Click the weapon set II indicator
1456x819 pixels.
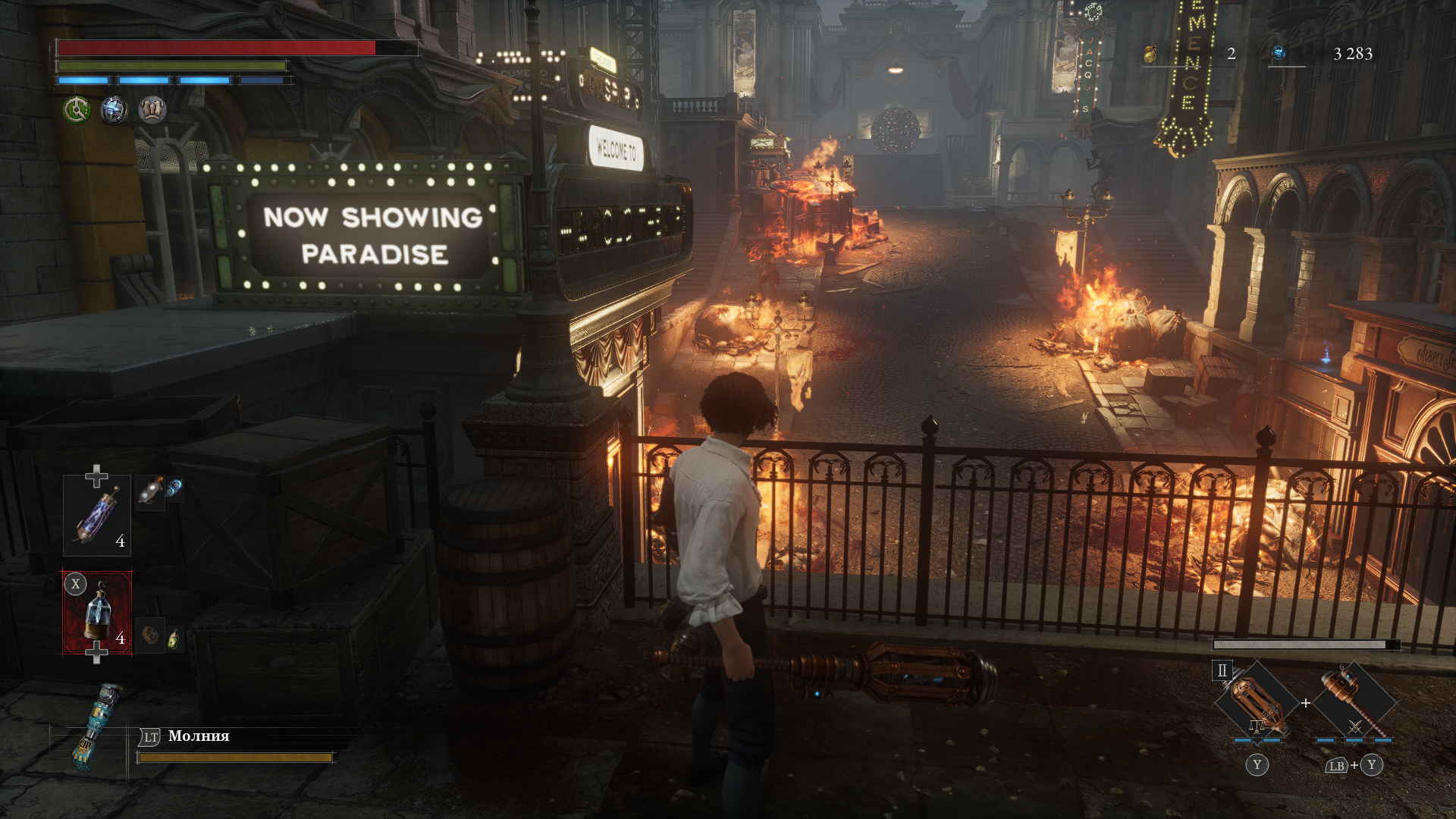point(1222,670)
